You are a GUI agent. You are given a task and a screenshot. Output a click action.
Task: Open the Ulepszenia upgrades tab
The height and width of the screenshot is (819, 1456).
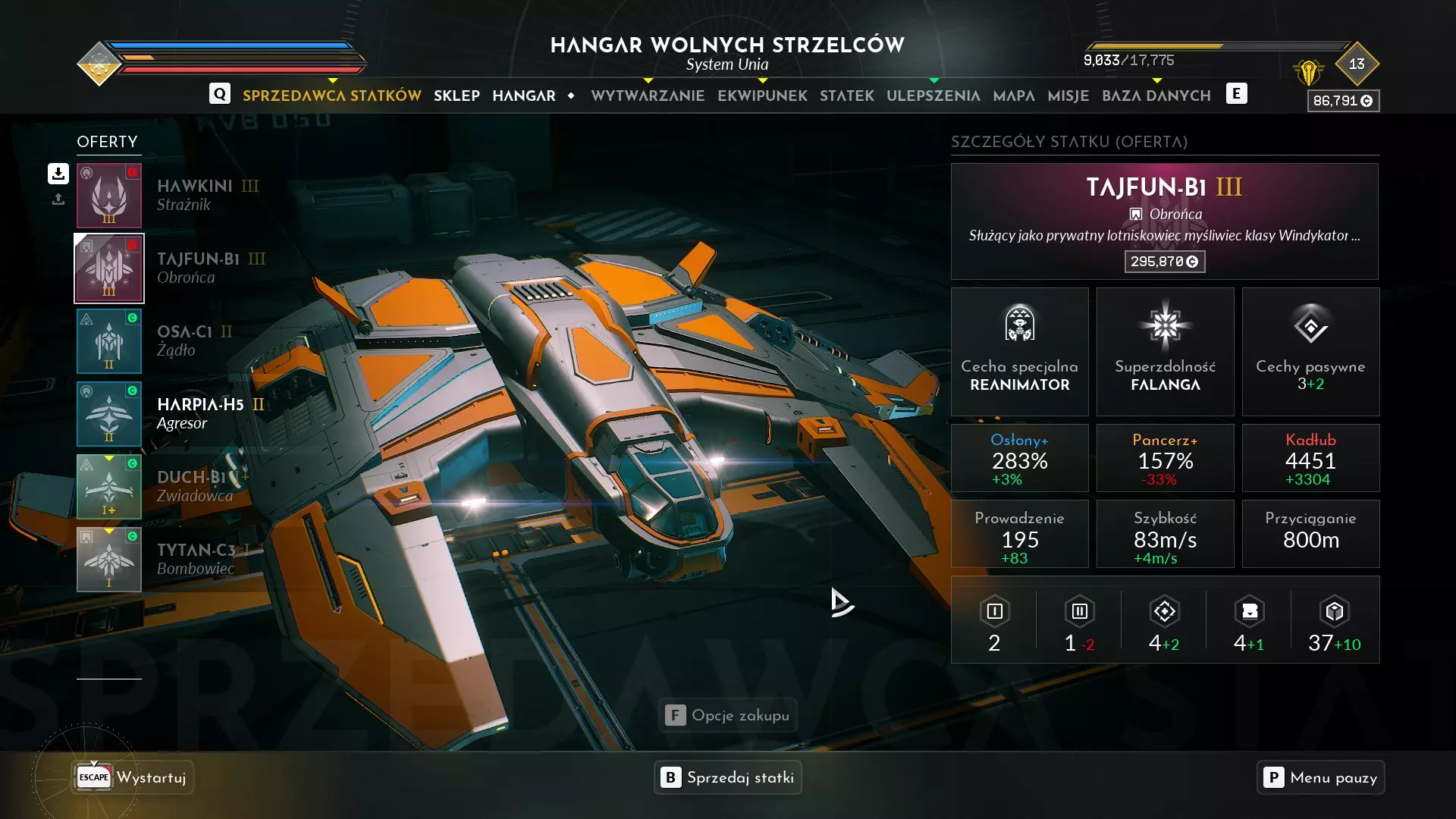pos(933,96)
